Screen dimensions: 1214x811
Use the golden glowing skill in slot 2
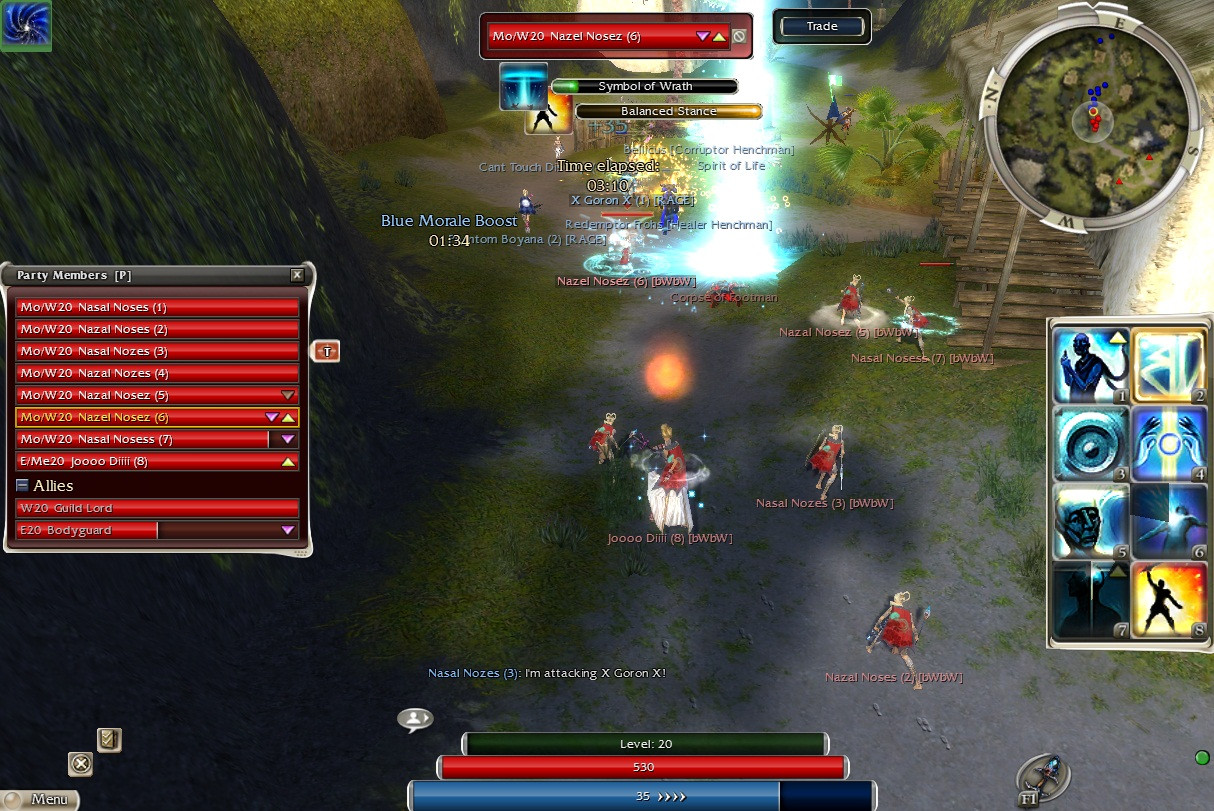[1169, 366]
